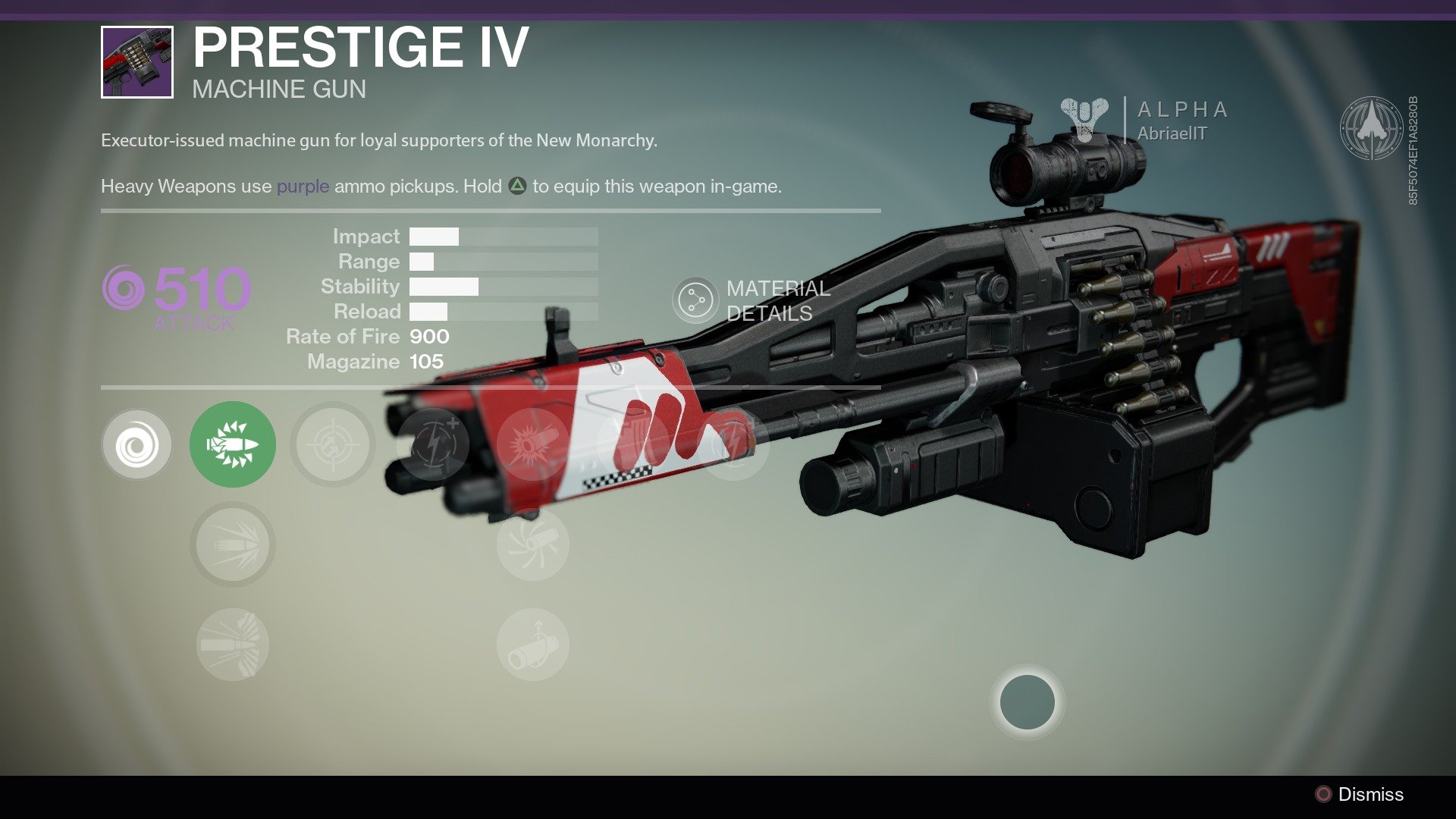Select the muzzle blast perk icon
This screenshot has width=1456, height=819.
coord(531,444)
